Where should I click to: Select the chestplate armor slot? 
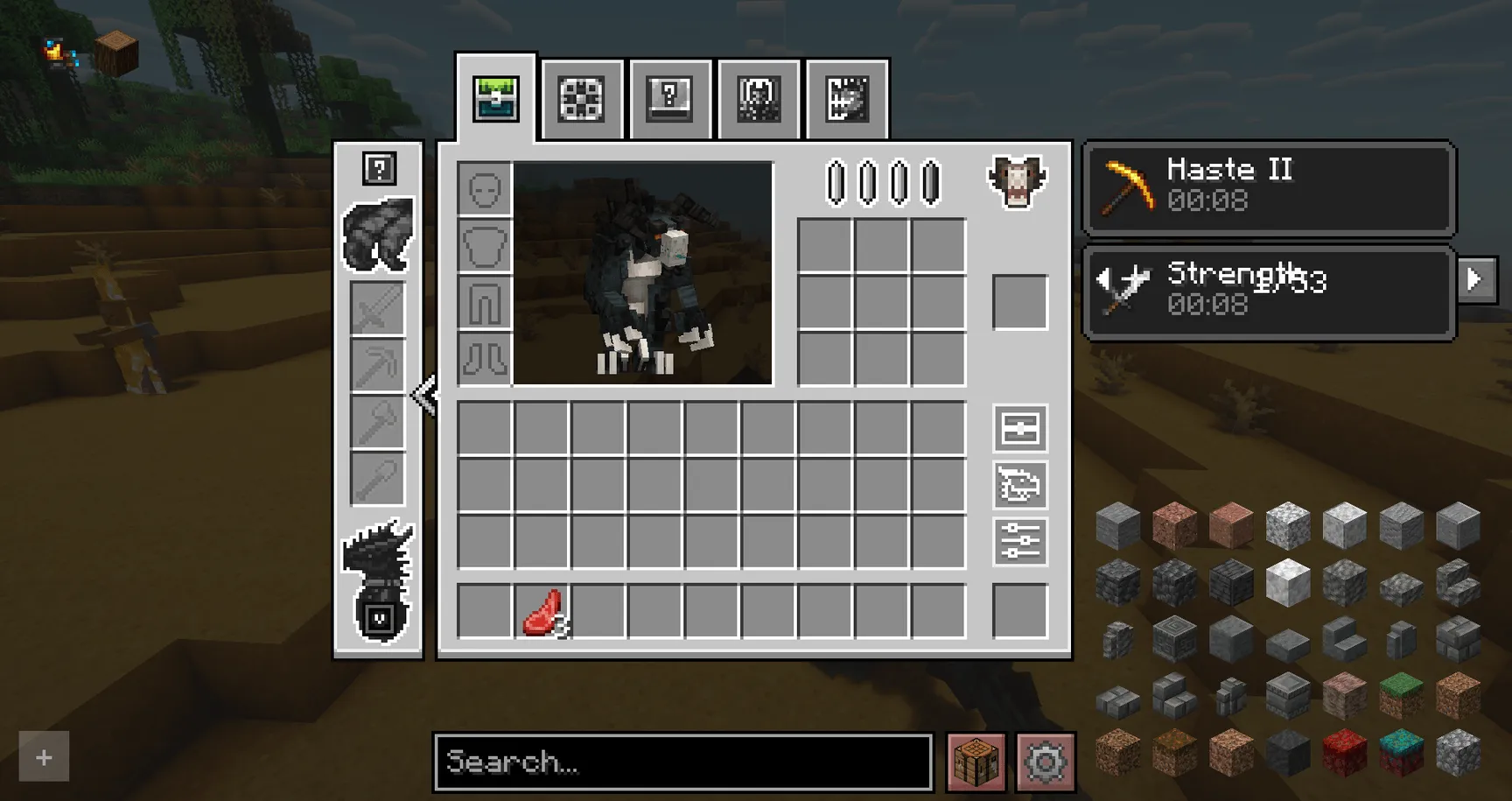click(483, 246)
